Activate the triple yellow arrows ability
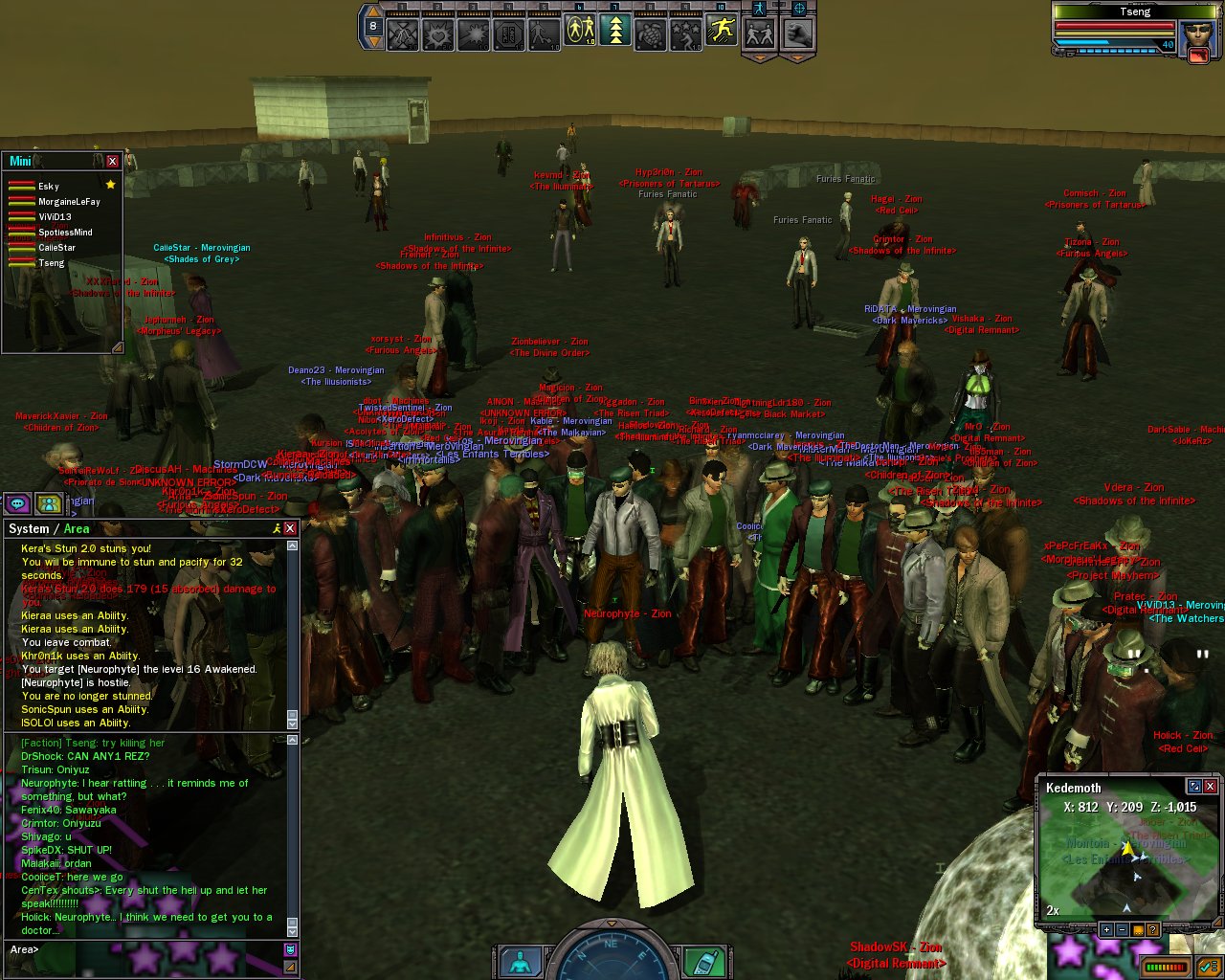Screen dimensions: 1225x980 click(x=615, y=33)
